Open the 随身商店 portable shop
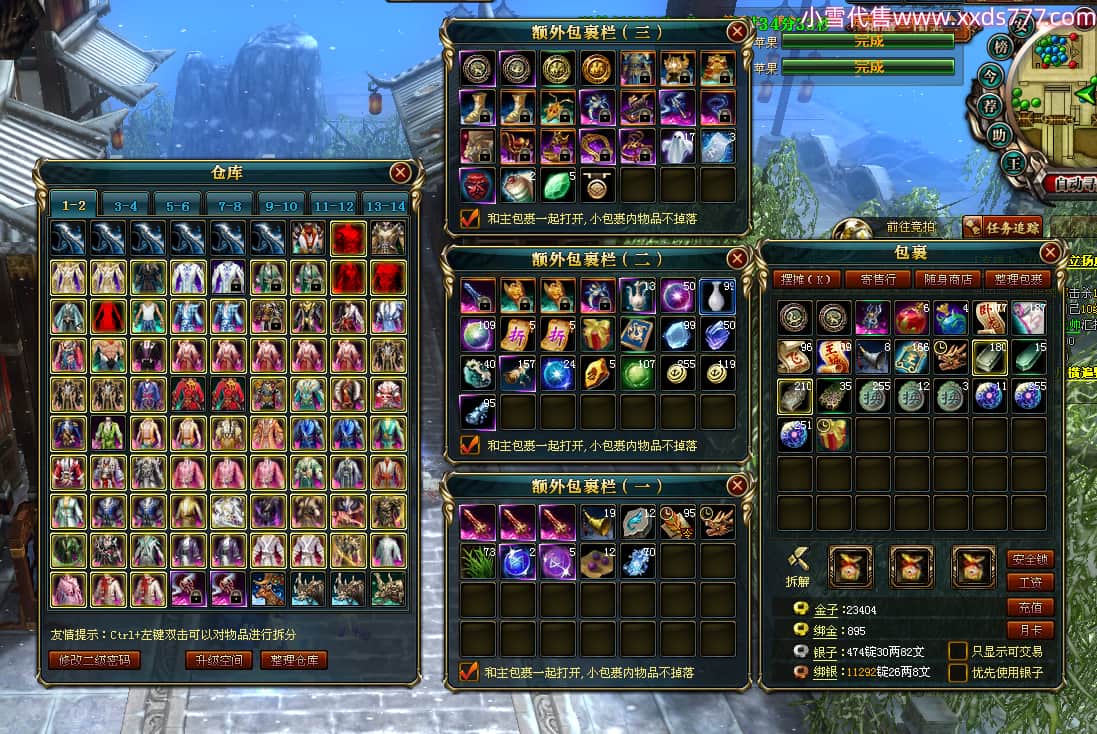 [x=946, y=279]
